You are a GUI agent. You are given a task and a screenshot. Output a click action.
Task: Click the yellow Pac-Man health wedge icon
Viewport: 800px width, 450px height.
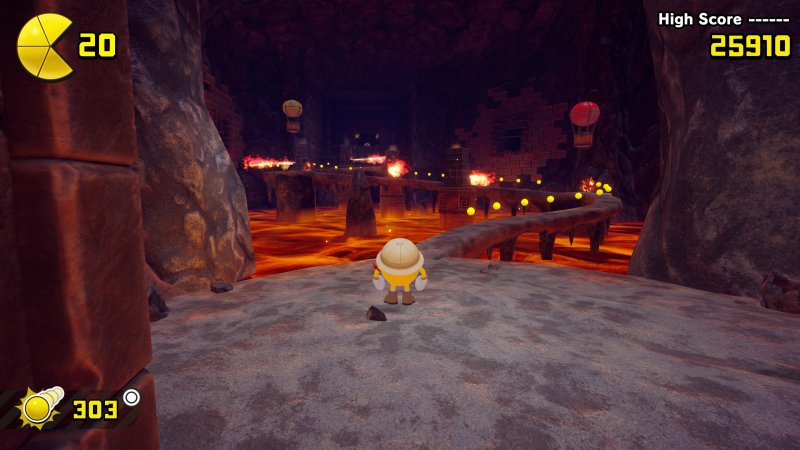pyautogui.click(x=43, y=46)
